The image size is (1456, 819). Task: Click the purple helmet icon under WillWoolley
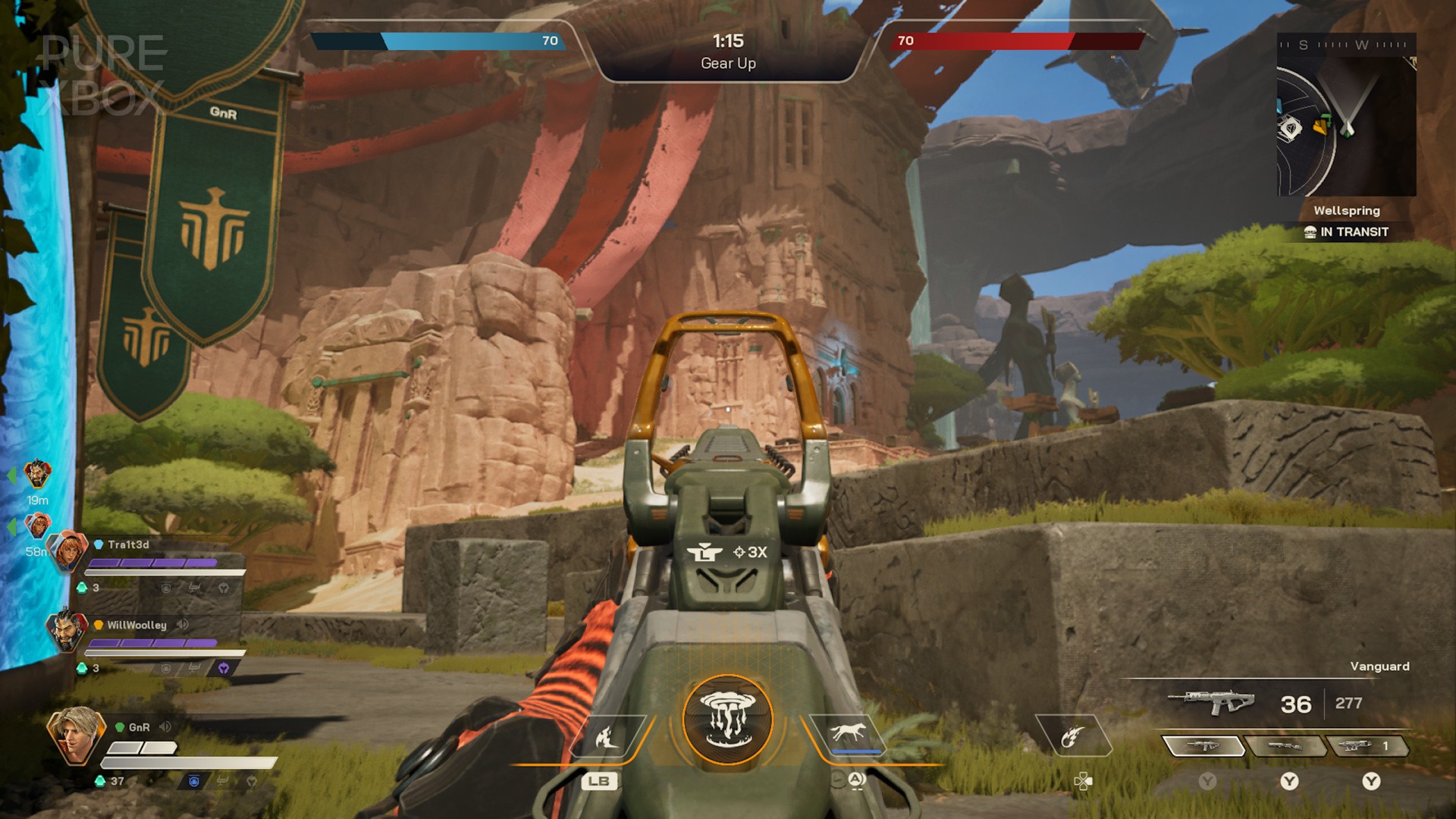[x=224, y=668]
